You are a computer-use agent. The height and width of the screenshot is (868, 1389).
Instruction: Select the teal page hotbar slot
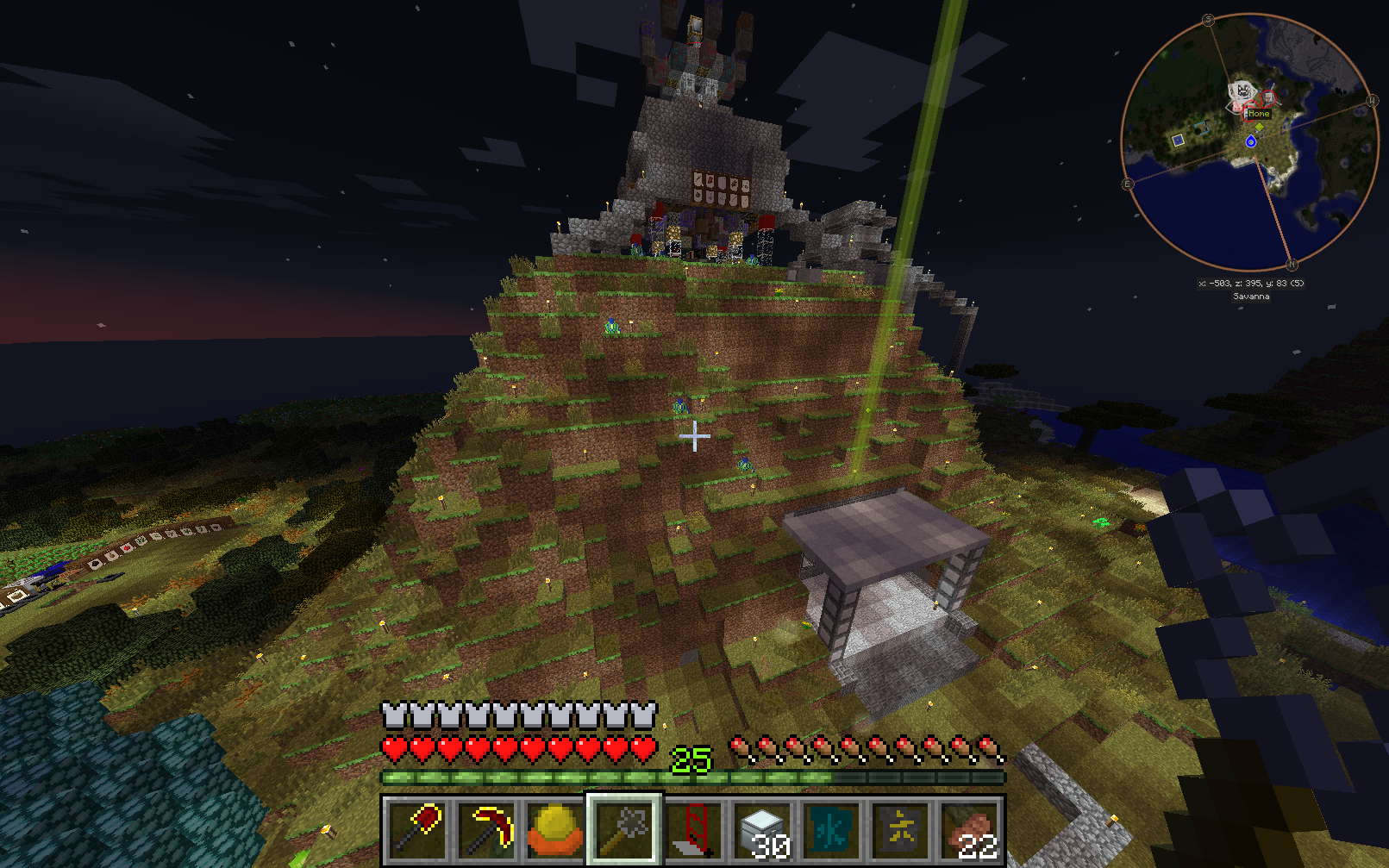pyautogui.click(x=831, y=829)
